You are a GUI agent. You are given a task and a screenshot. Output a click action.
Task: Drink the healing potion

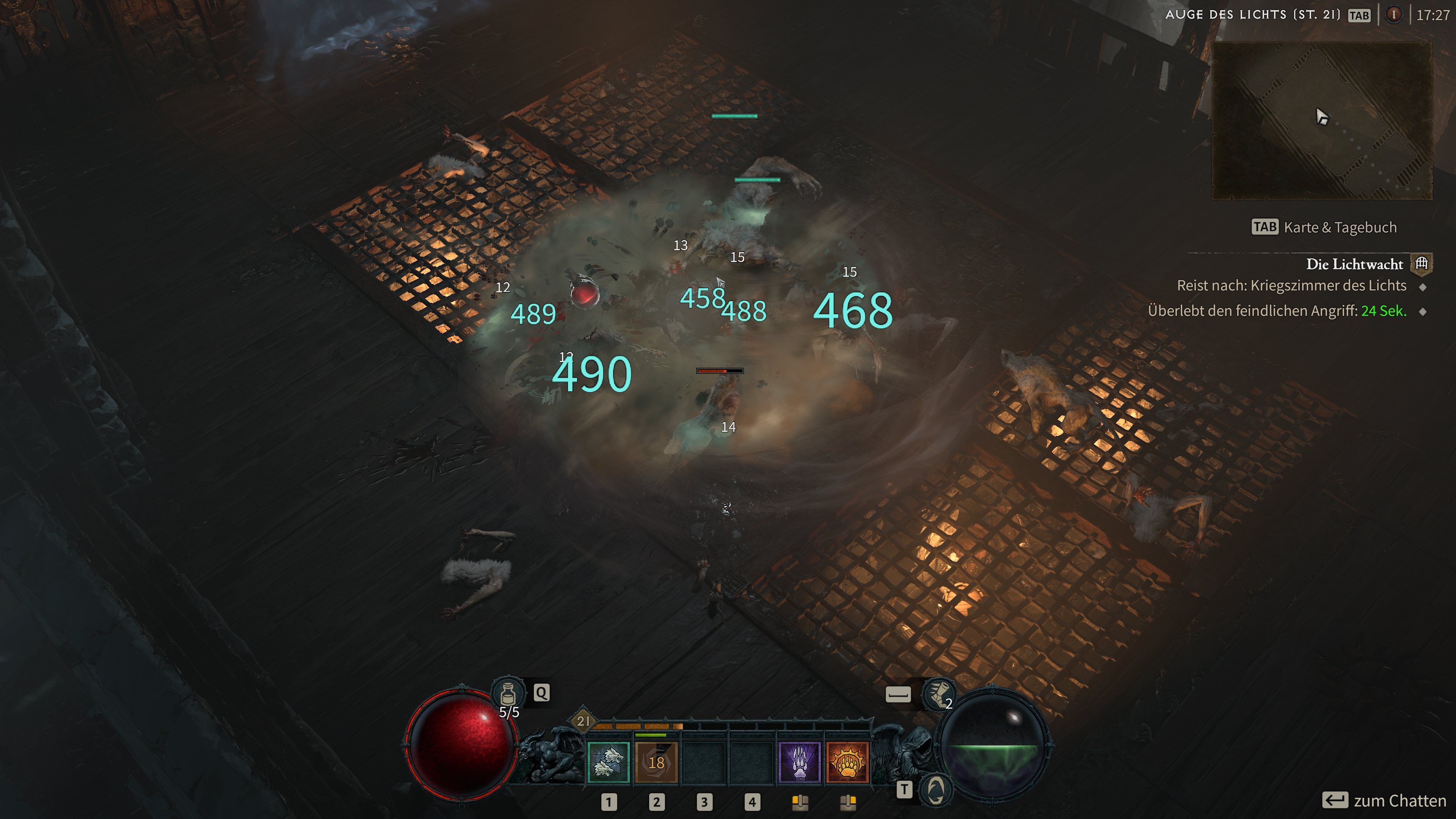508,693
